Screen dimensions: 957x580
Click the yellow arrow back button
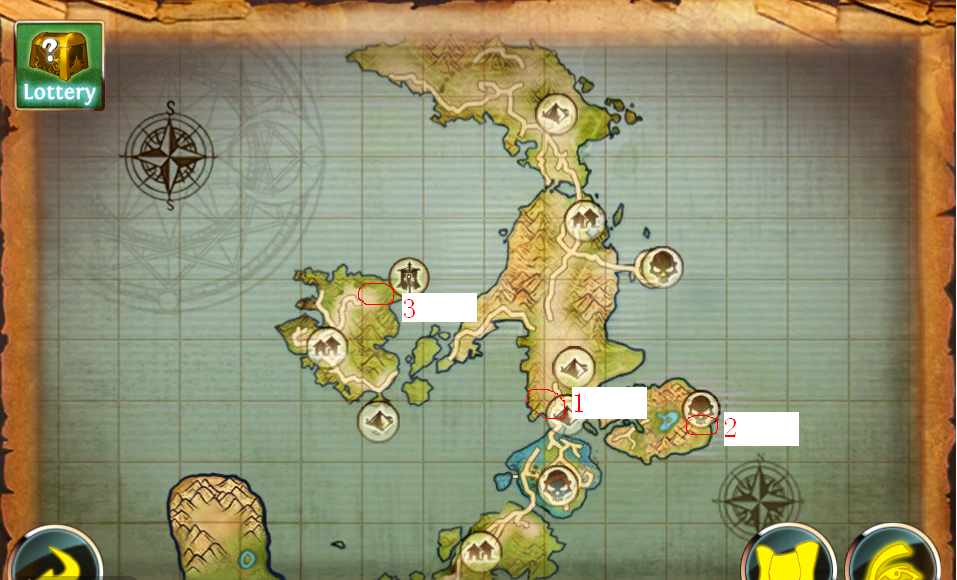[x=53, y=560]
